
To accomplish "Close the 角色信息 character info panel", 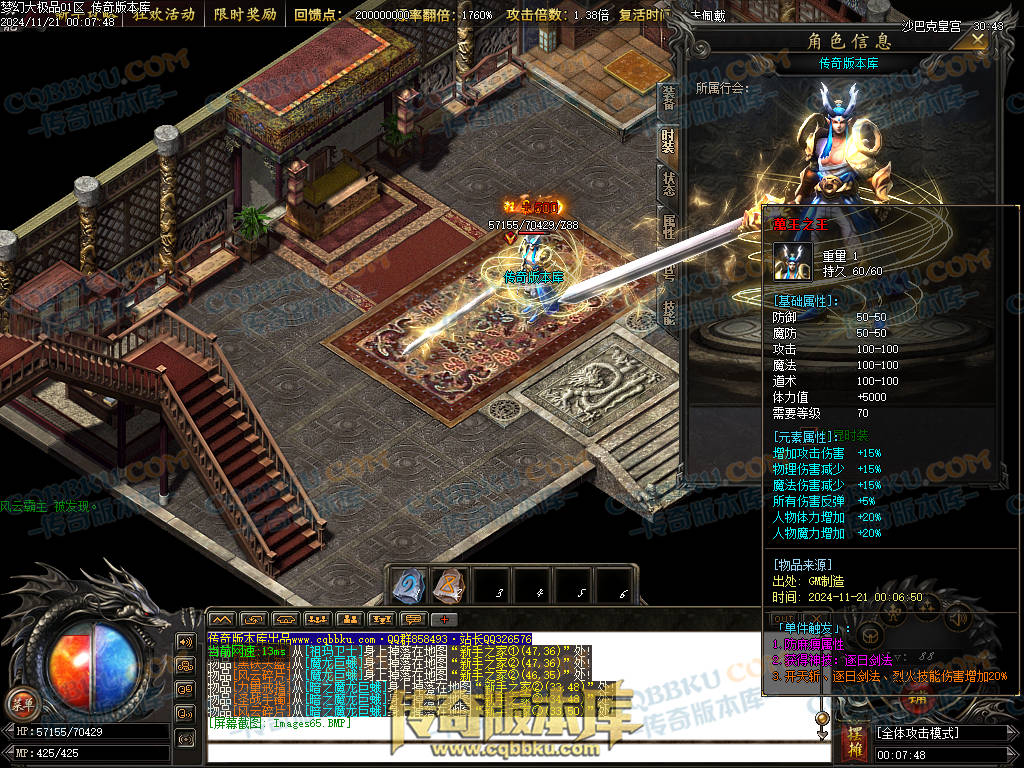I will [x=977, y=39].
